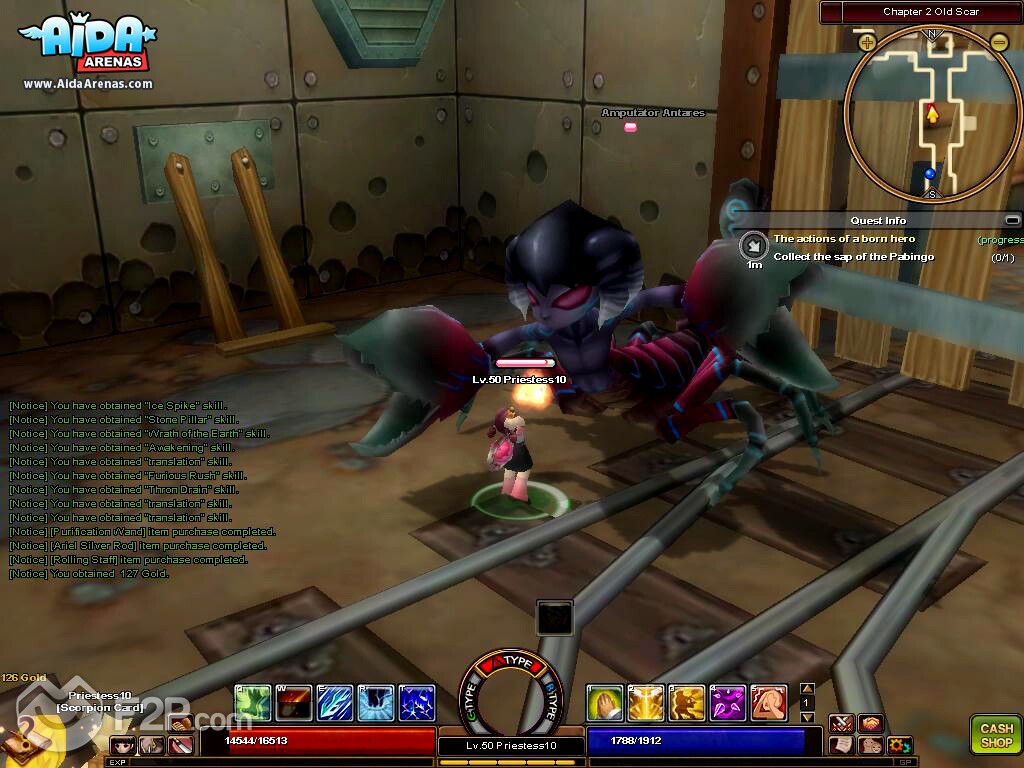Image resolution: width=1024 pixels, height=768 pixels.
Task: Activate the golden light burst skill in slot 2
Action: click(645, 703)
